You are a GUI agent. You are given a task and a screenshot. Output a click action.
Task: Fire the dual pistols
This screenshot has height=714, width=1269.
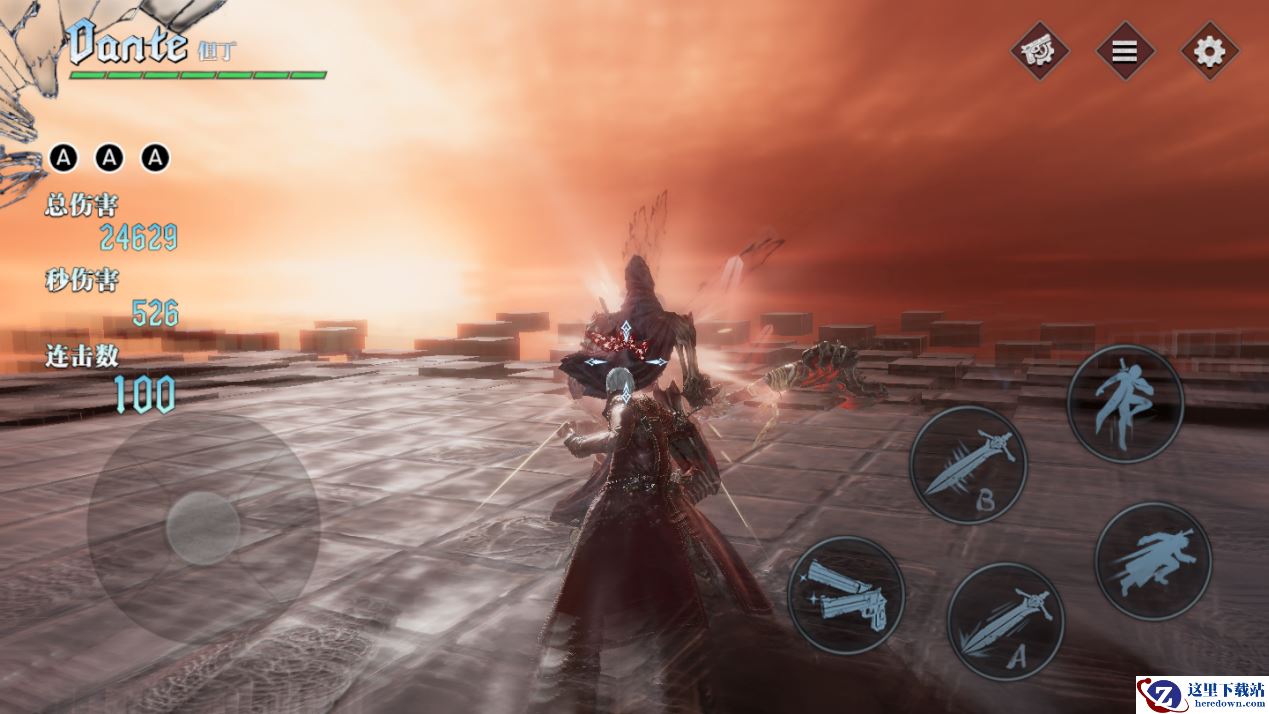[846, 595]
